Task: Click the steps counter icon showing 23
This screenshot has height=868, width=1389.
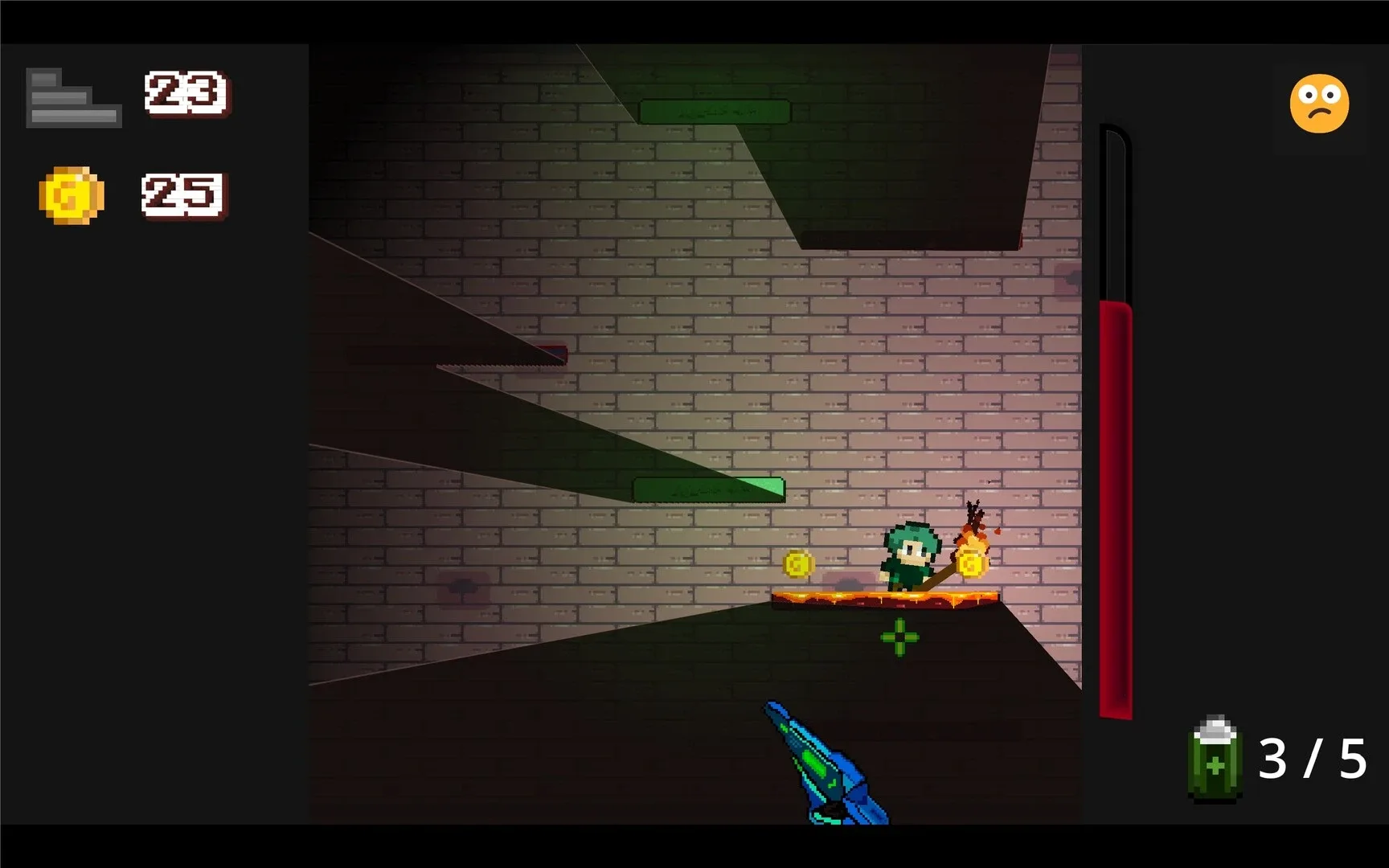Action: tap(74, 96)
